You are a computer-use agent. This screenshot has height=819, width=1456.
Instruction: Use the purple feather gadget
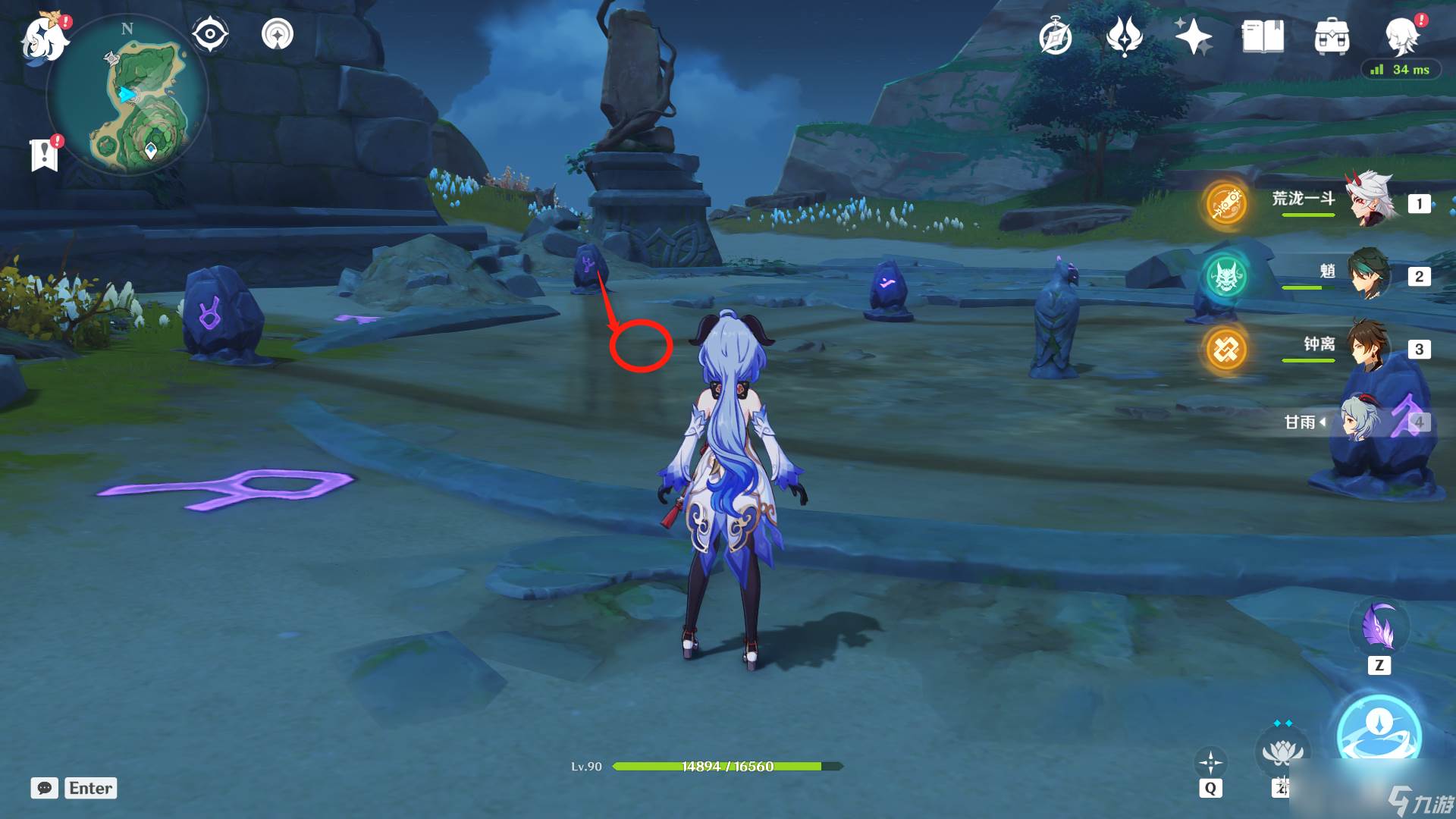point(1379,628)
